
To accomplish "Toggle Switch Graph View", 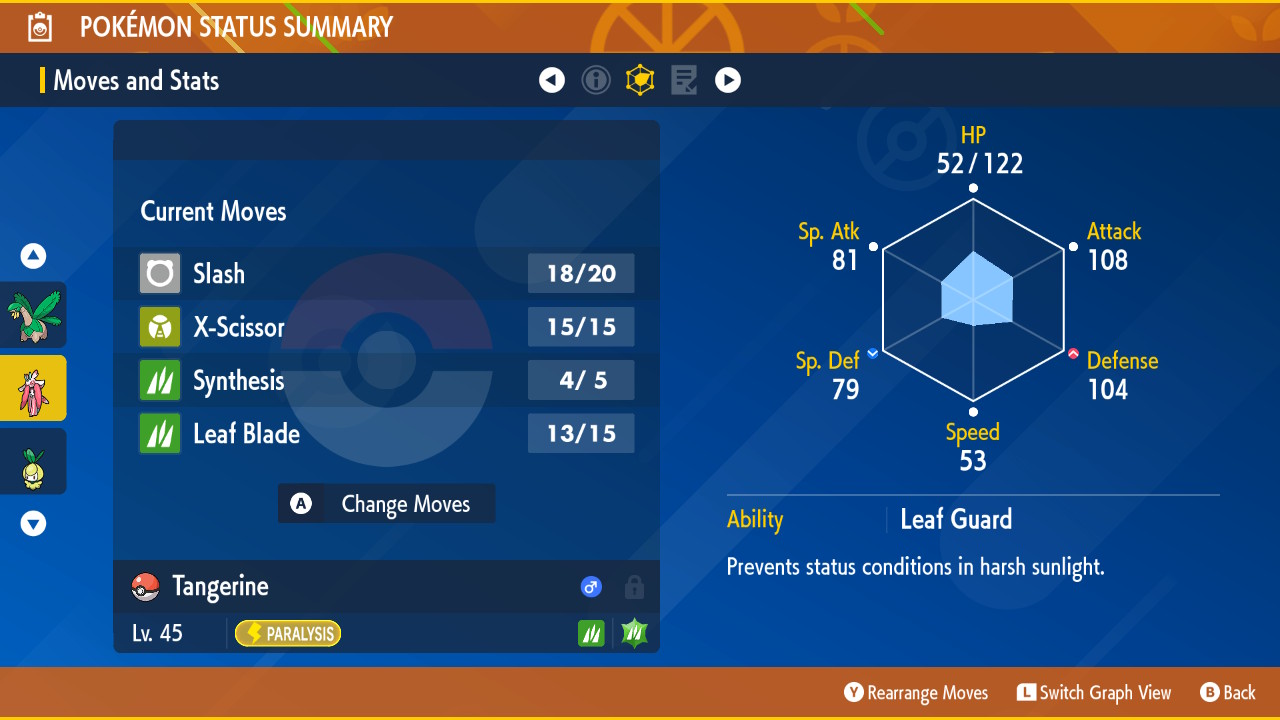I will click(1093, 693).
